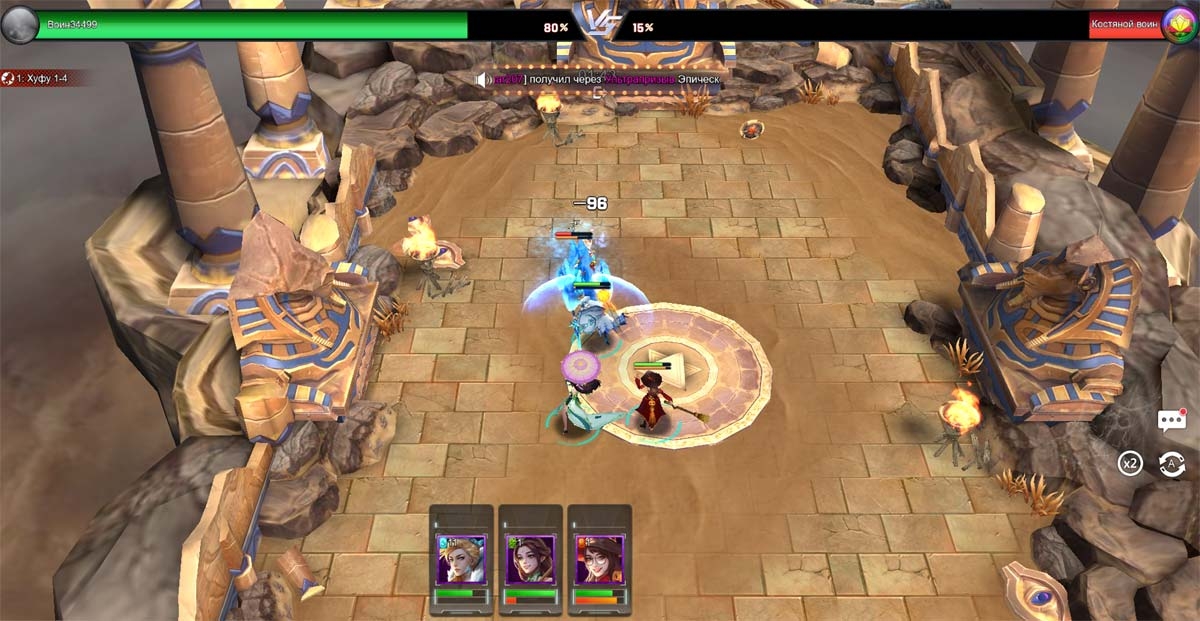Select the glasses-wearing hero portrait card

click(x=599, y=559)
